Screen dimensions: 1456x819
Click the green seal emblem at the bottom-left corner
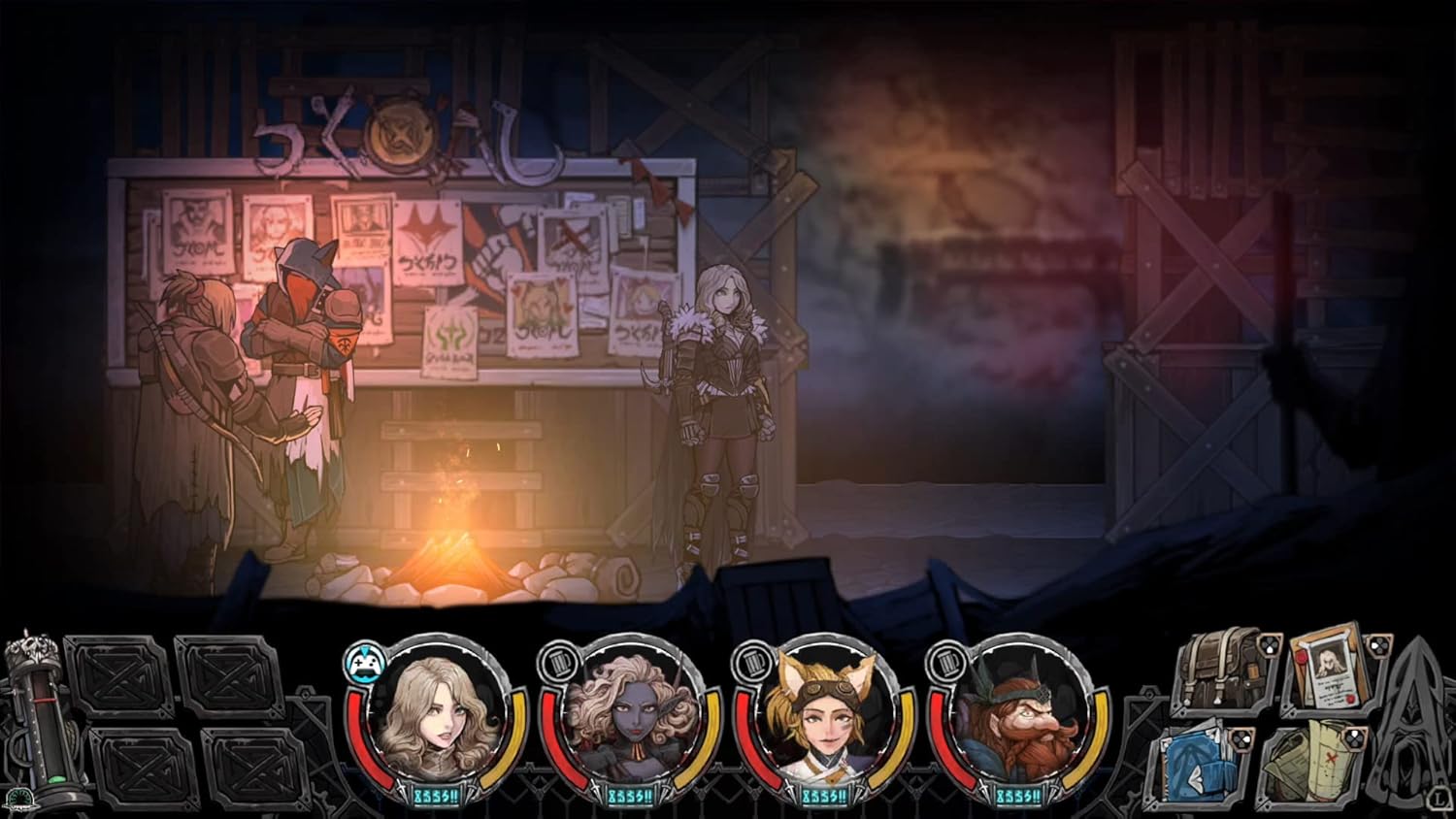click(20, 800)
